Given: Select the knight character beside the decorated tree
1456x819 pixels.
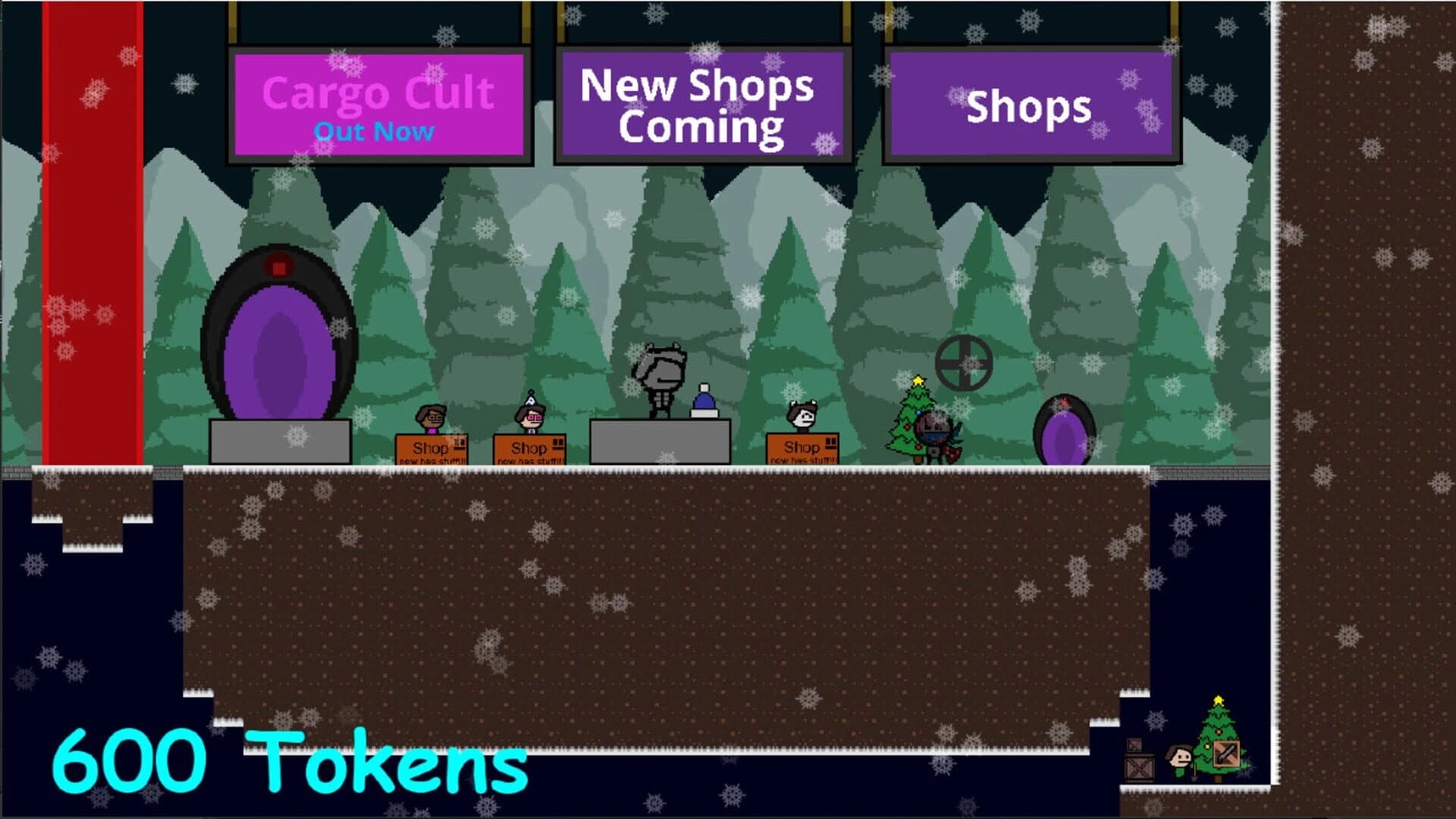Looking at the screenshot, I should tap(934, 436).
